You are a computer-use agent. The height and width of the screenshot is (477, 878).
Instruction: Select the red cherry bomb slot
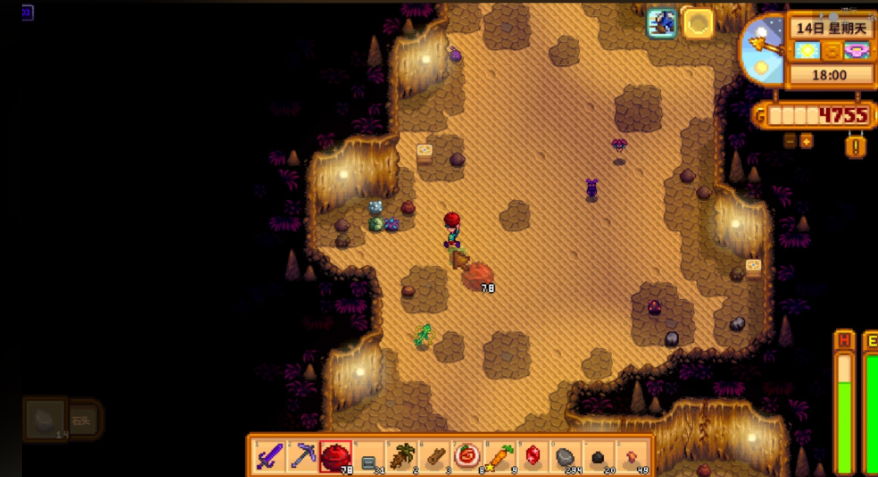[x=335, y=456]
